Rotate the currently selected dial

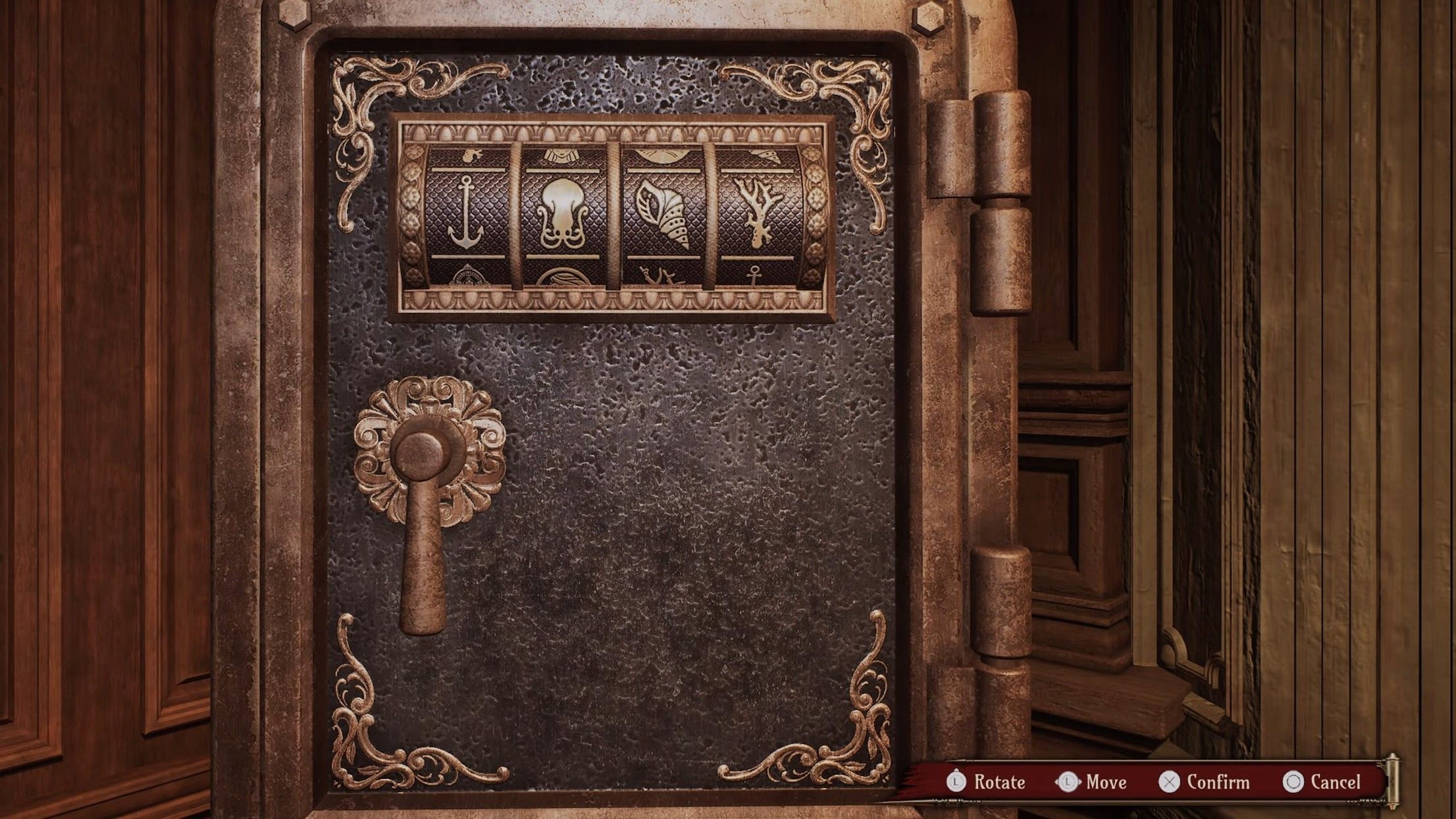pyautogui.click(x=1001, y=783)
